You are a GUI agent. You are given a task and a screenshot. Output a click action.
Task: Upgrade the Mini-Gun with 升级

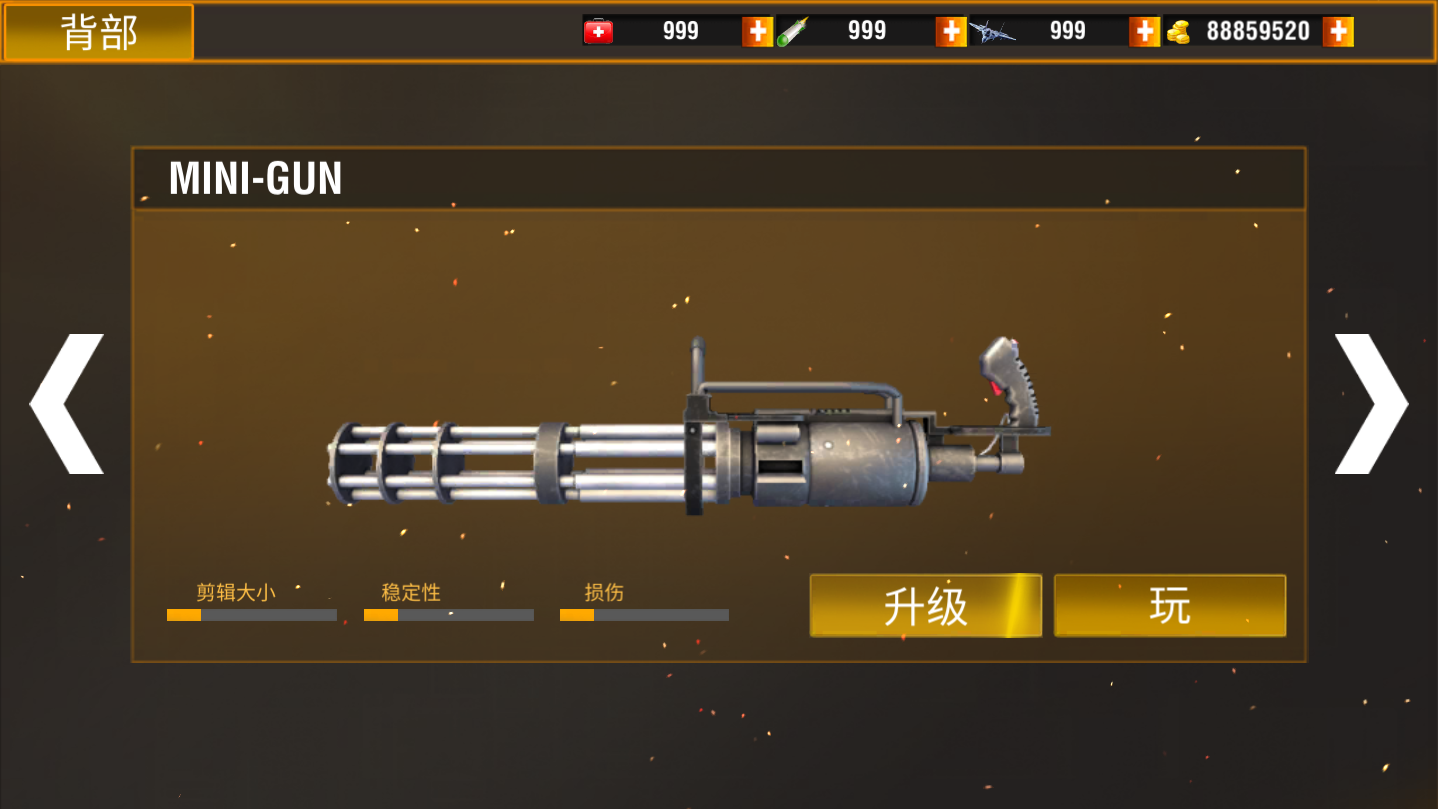pos(925,605)
